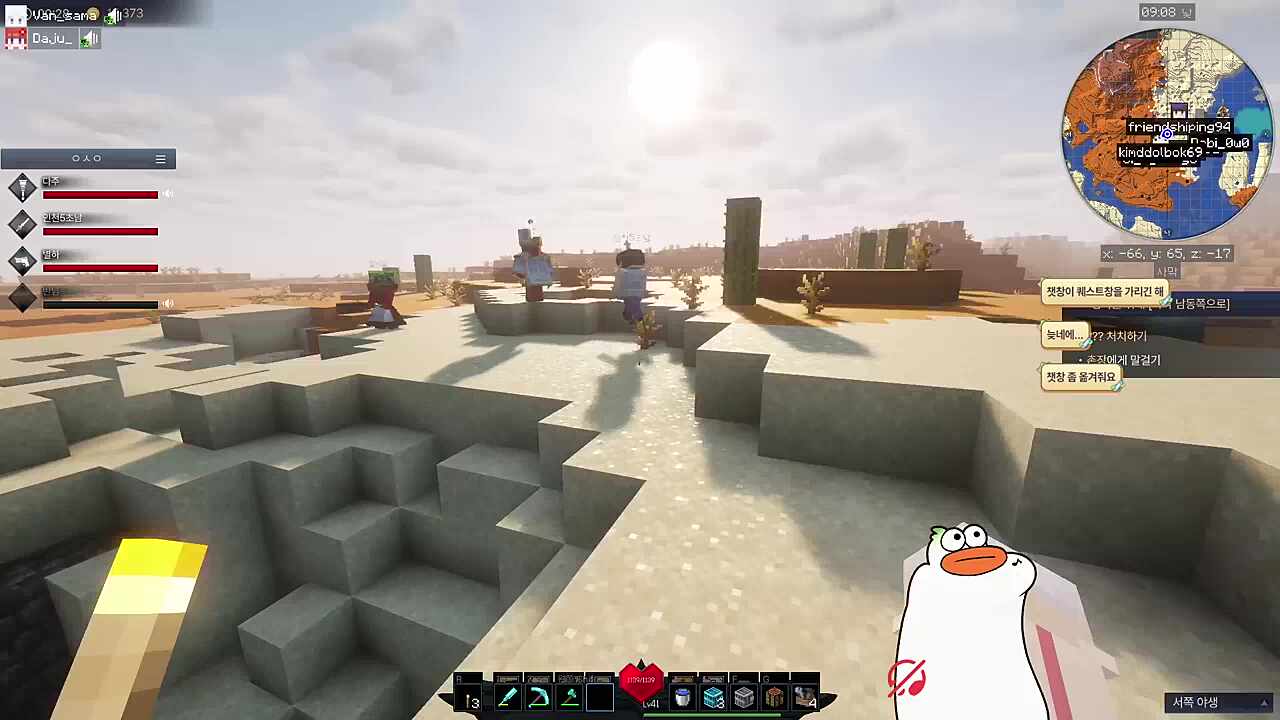Viewport: 1280px width, 720px height.
Task: Toggle voice icon next to Daju_
Action: point(90,39)
